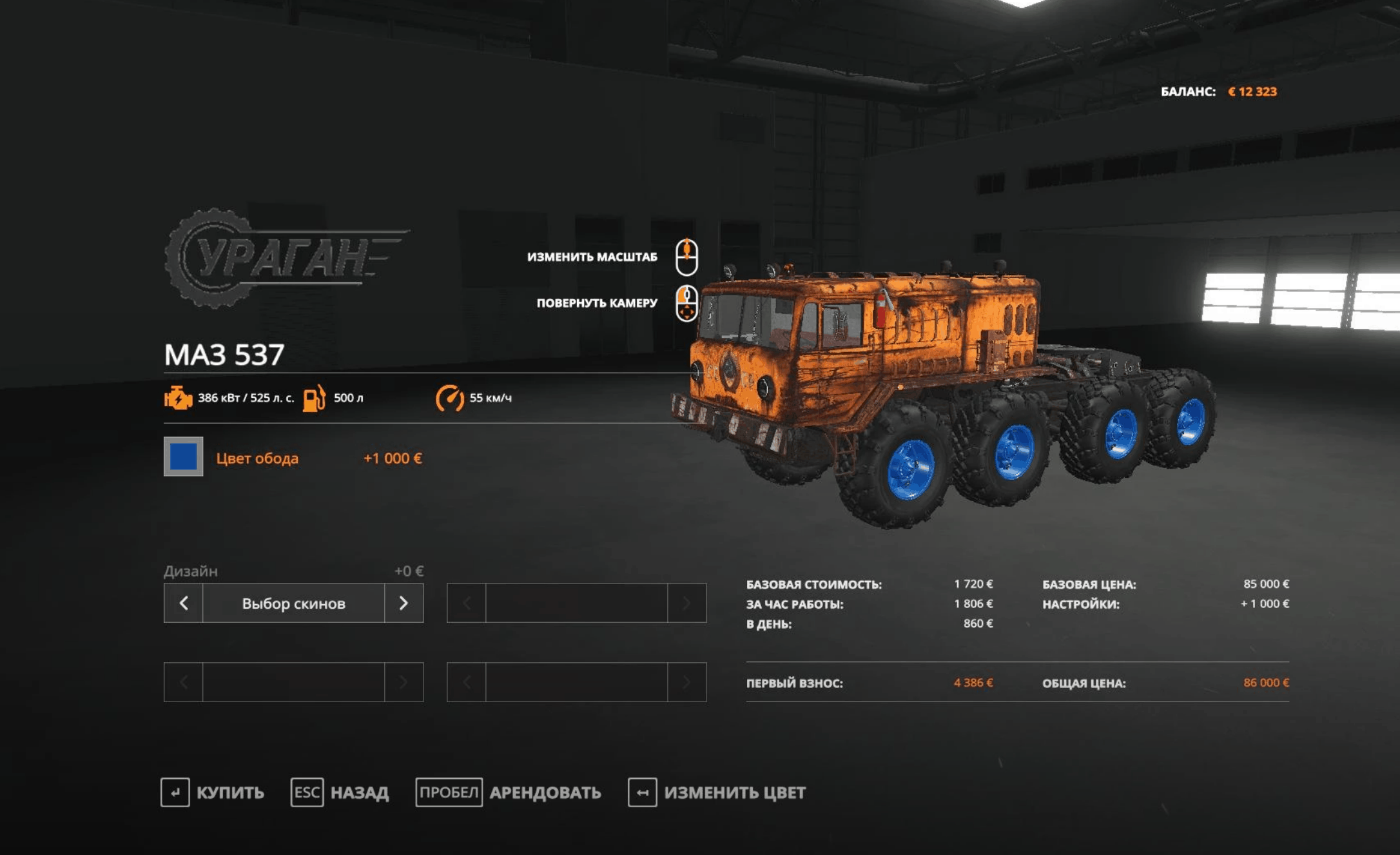Select the blue rim color swatch
1400x855 pixels.
click(x=183, y=457)
